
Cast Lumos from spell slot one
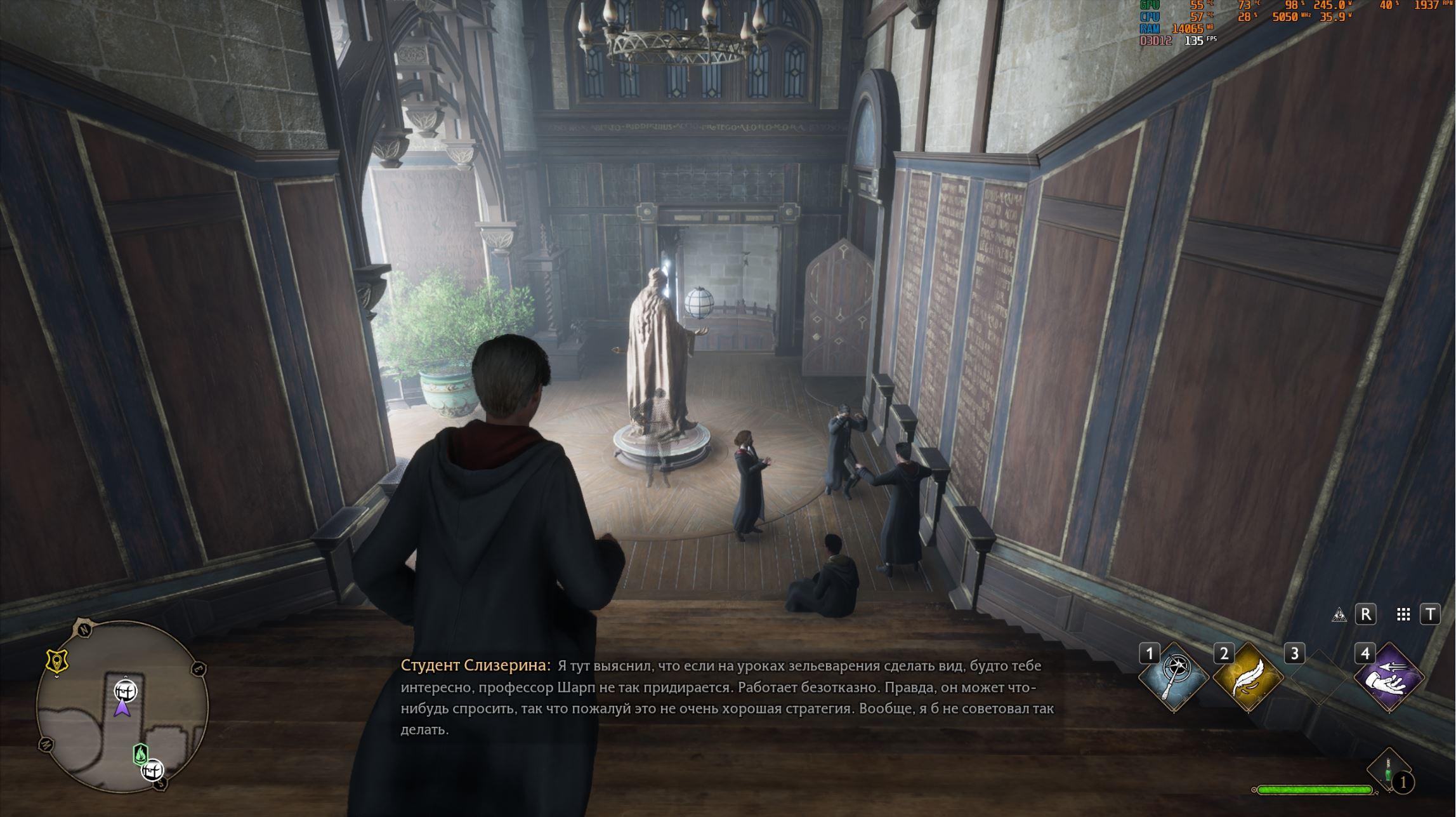1173,677
